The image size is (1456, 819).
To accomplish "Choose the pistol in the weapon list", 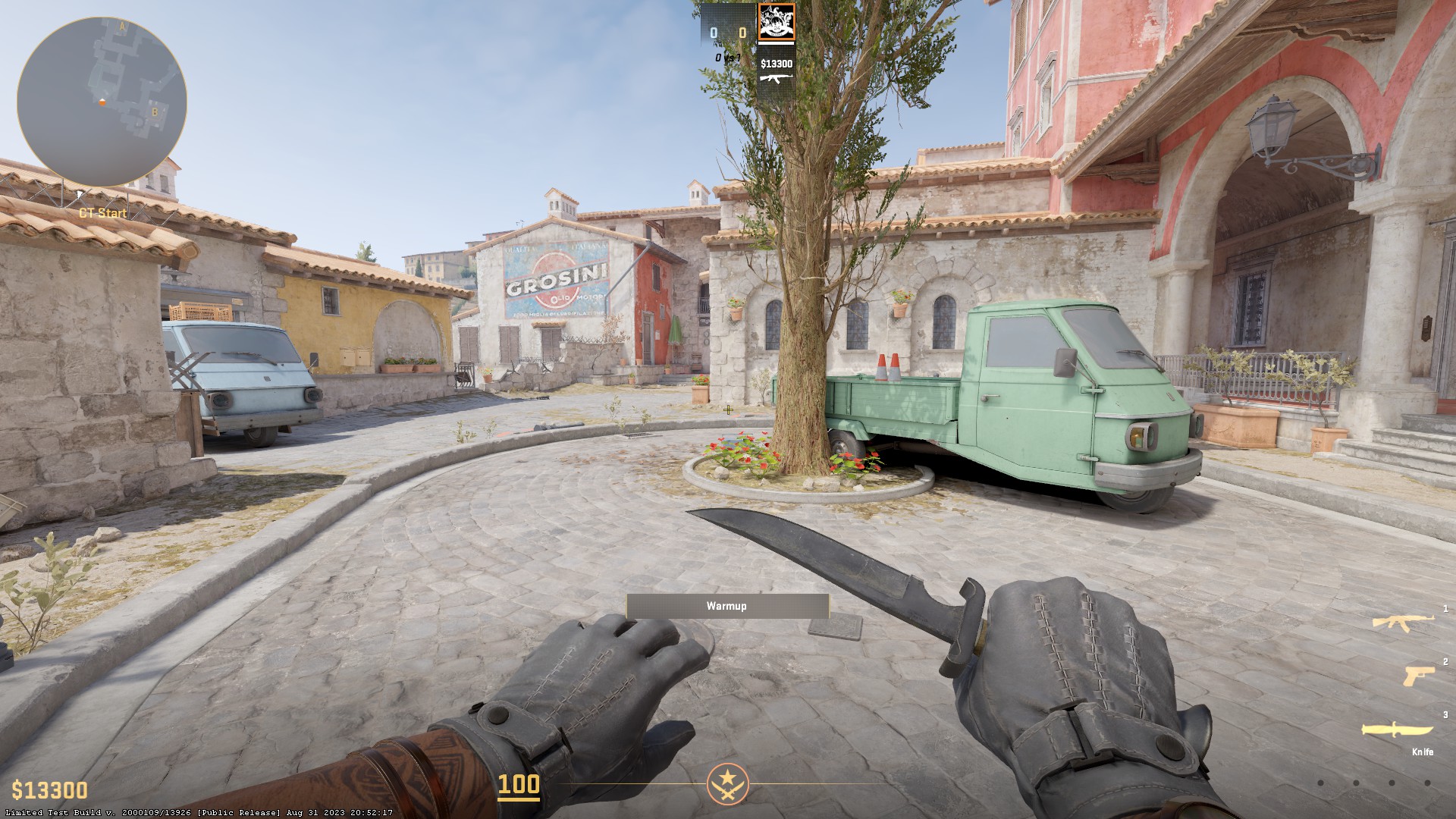I will [1418, 674].
